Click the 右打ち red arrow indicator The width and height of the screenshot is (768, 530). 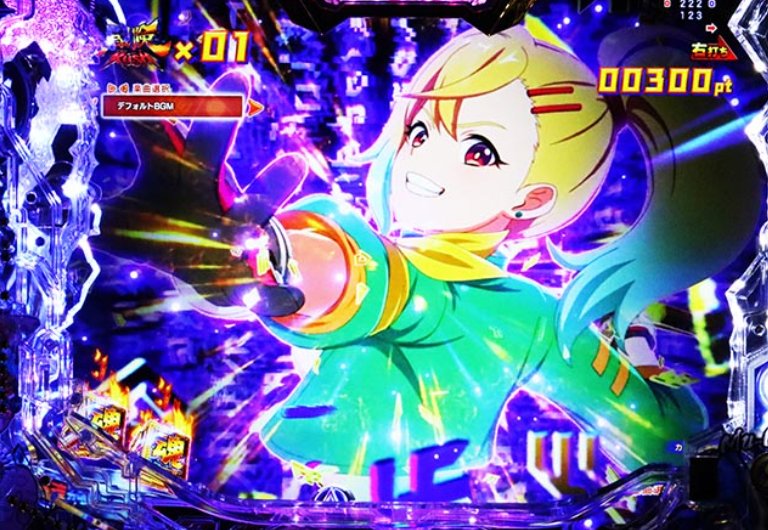pos(713,51)
